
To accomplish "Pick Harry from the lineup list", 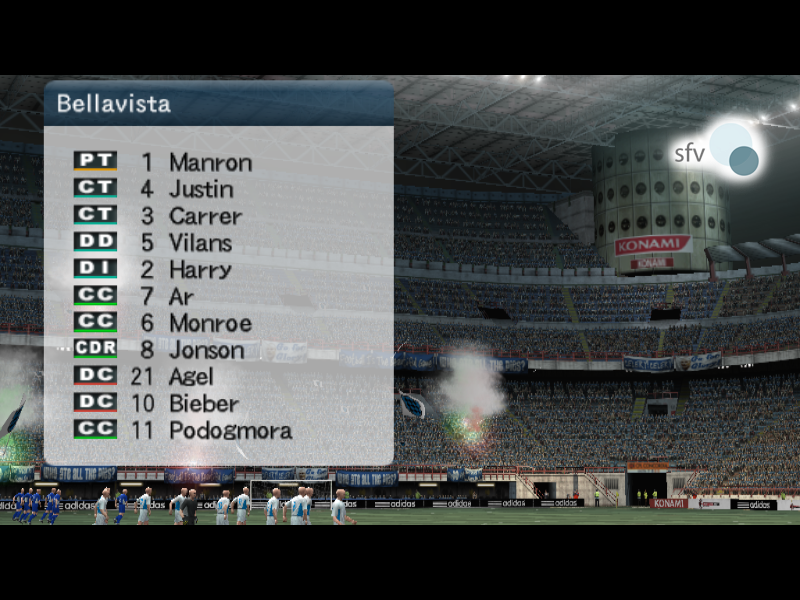I will coord(200,270).
